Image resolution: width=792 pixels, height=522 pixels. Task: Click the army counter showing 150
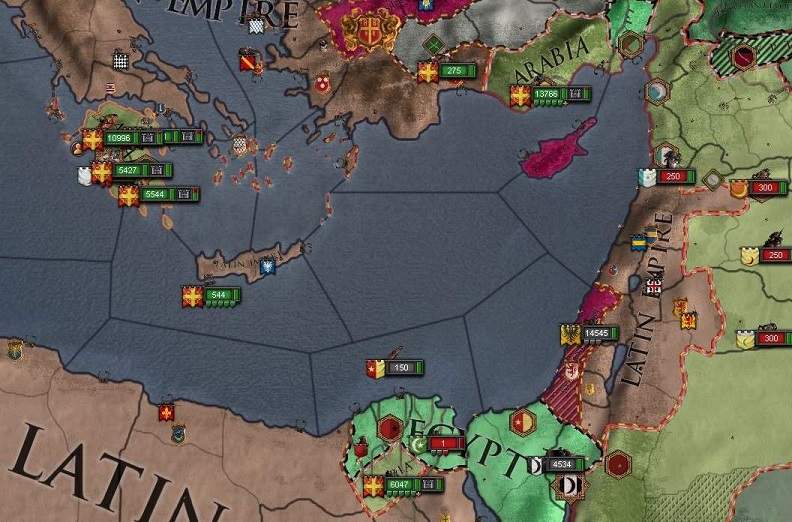pyautogui.click(x=402, y=368)
